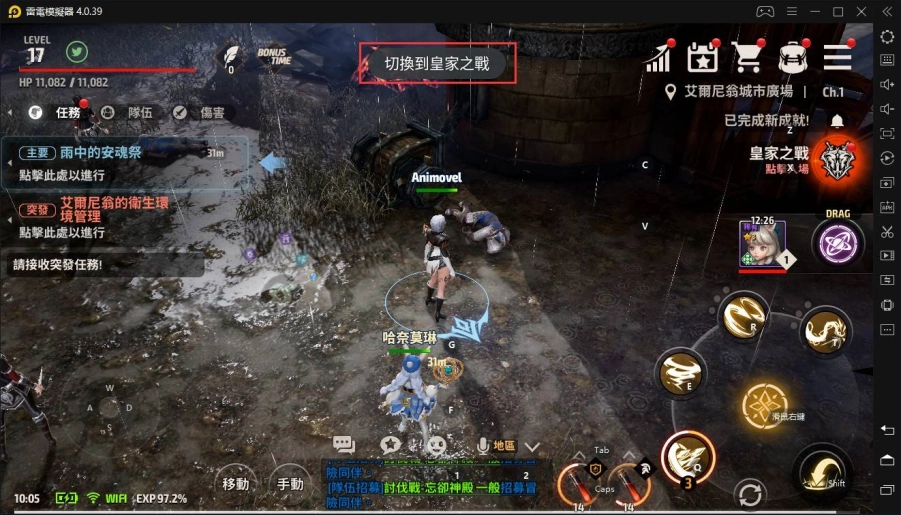Image resolution: width=901 pixels, height=515 pixels.
Task: Close the emulator window
Action: (x=861, y=11)
